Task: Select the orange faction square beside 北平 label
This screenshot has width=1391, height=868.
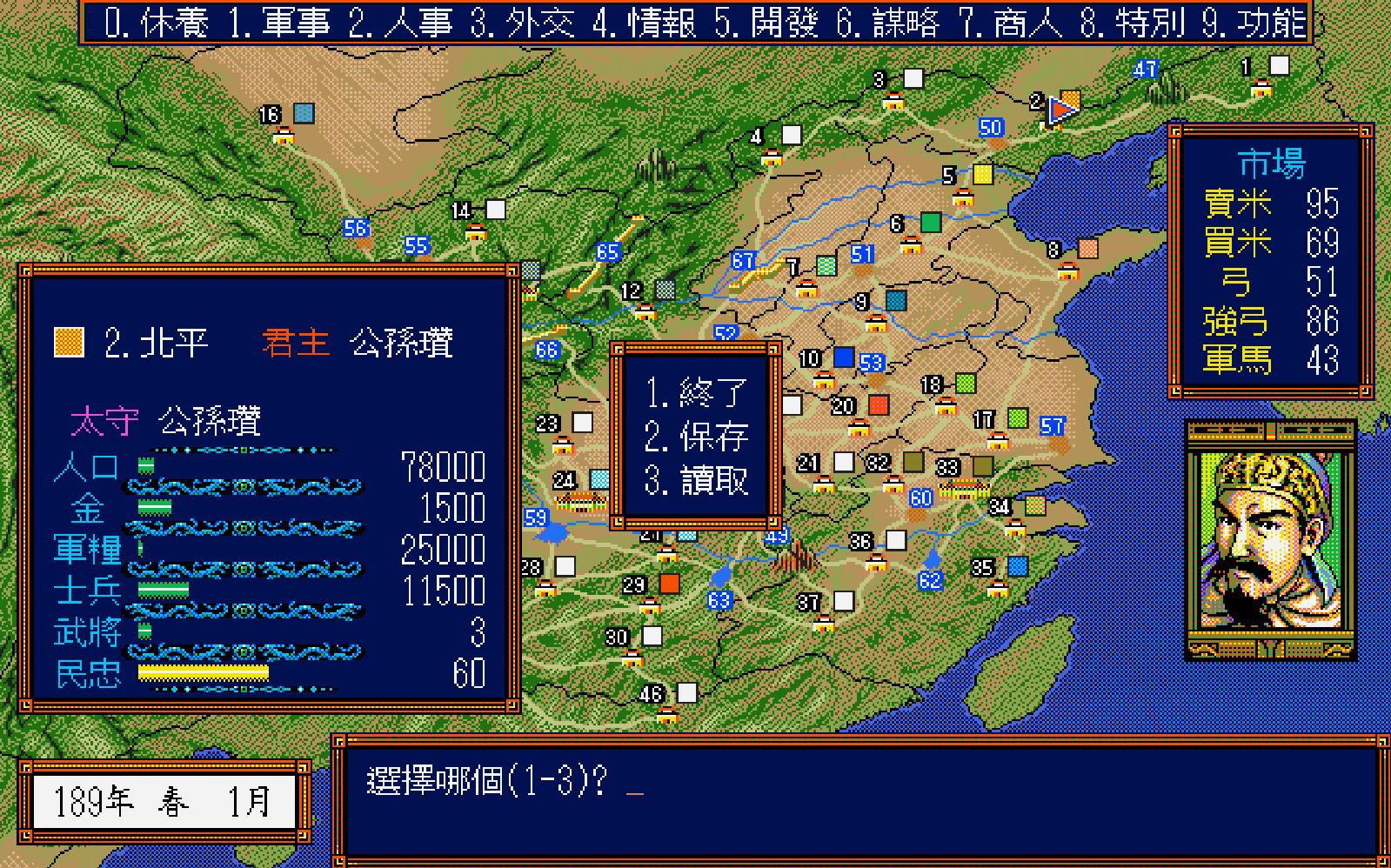Action: (x=68, y=341)
